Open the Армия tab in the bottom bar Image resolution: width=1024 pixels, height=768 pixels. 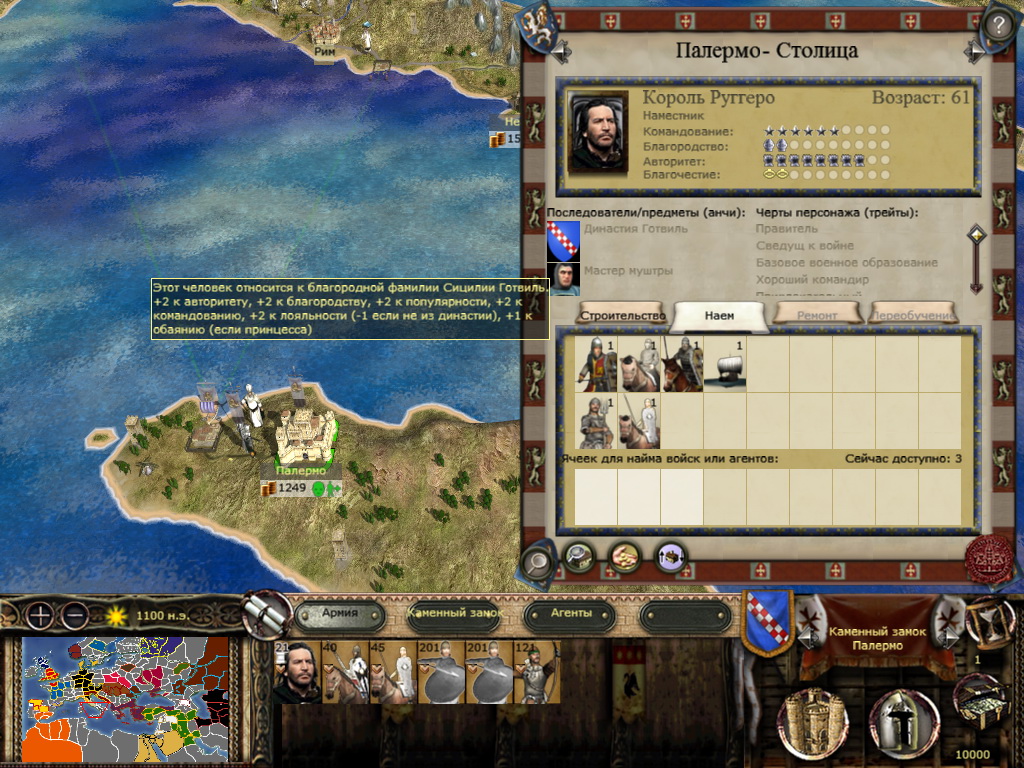[x=340, y=613]
